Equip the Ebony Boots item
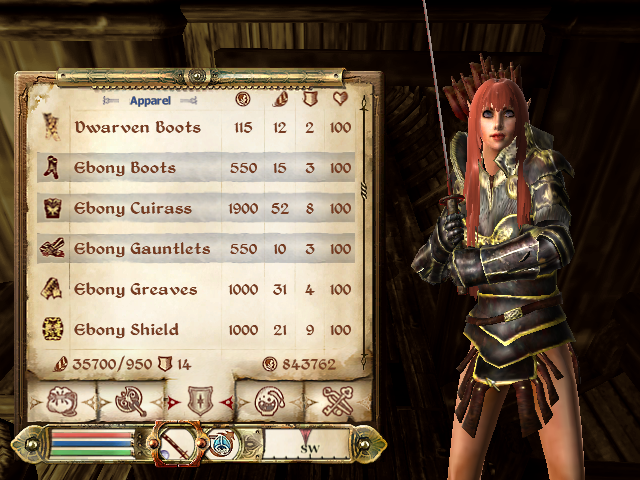The width and height of the screenshot is (640, 480). point(125,168)
